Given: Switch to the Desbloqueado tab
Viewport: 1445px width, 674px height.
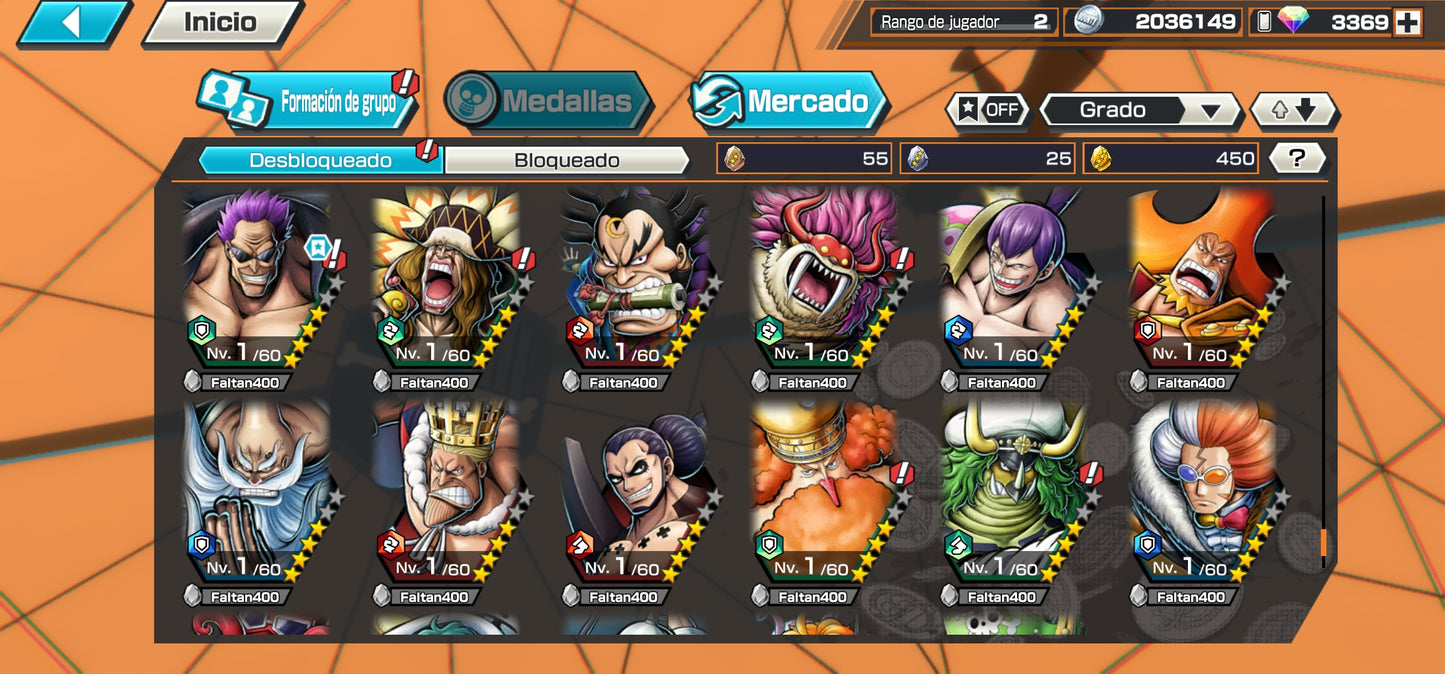Looking at the screenshot, I should pos(320,160).
